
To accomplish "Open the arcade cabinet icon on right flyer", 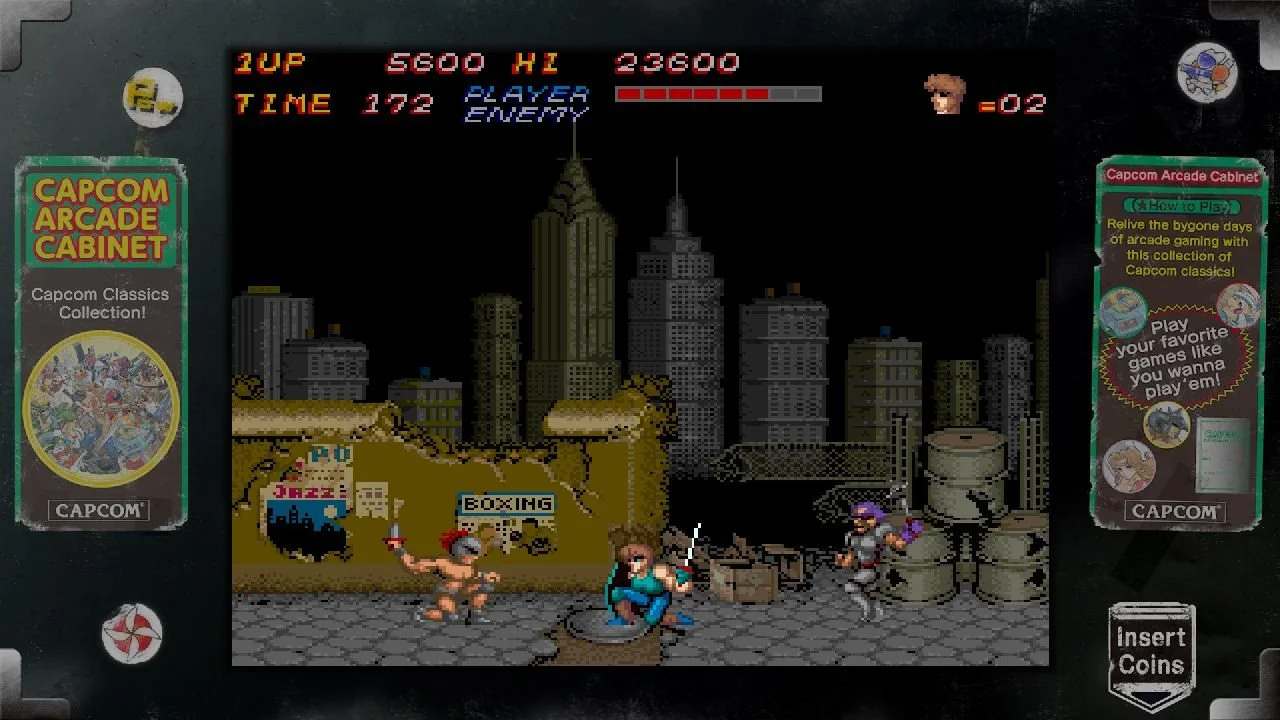I will 1123,312.
